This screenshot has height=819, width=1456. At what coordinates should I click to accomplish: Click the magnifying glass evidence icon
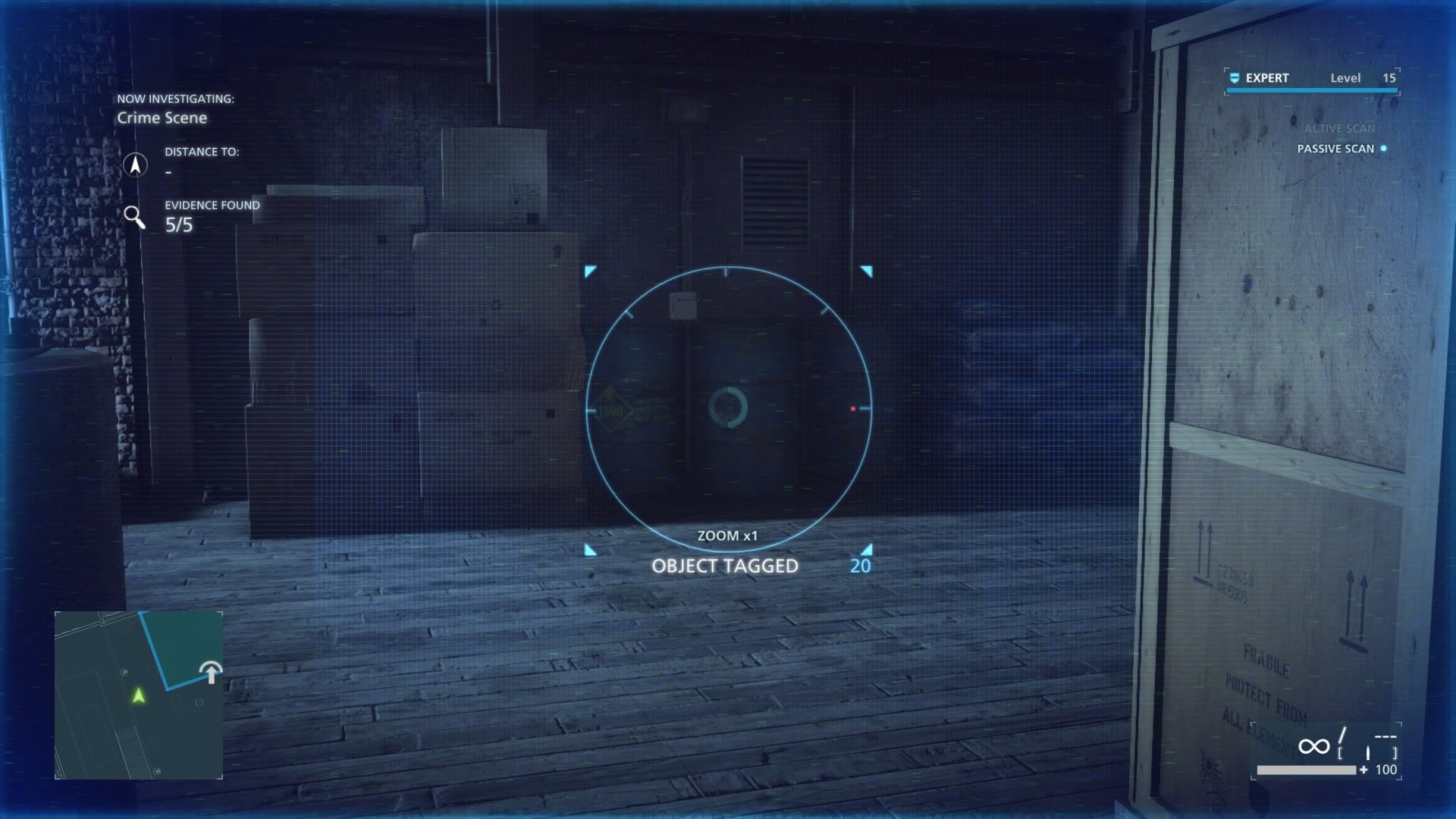[136, 217]
